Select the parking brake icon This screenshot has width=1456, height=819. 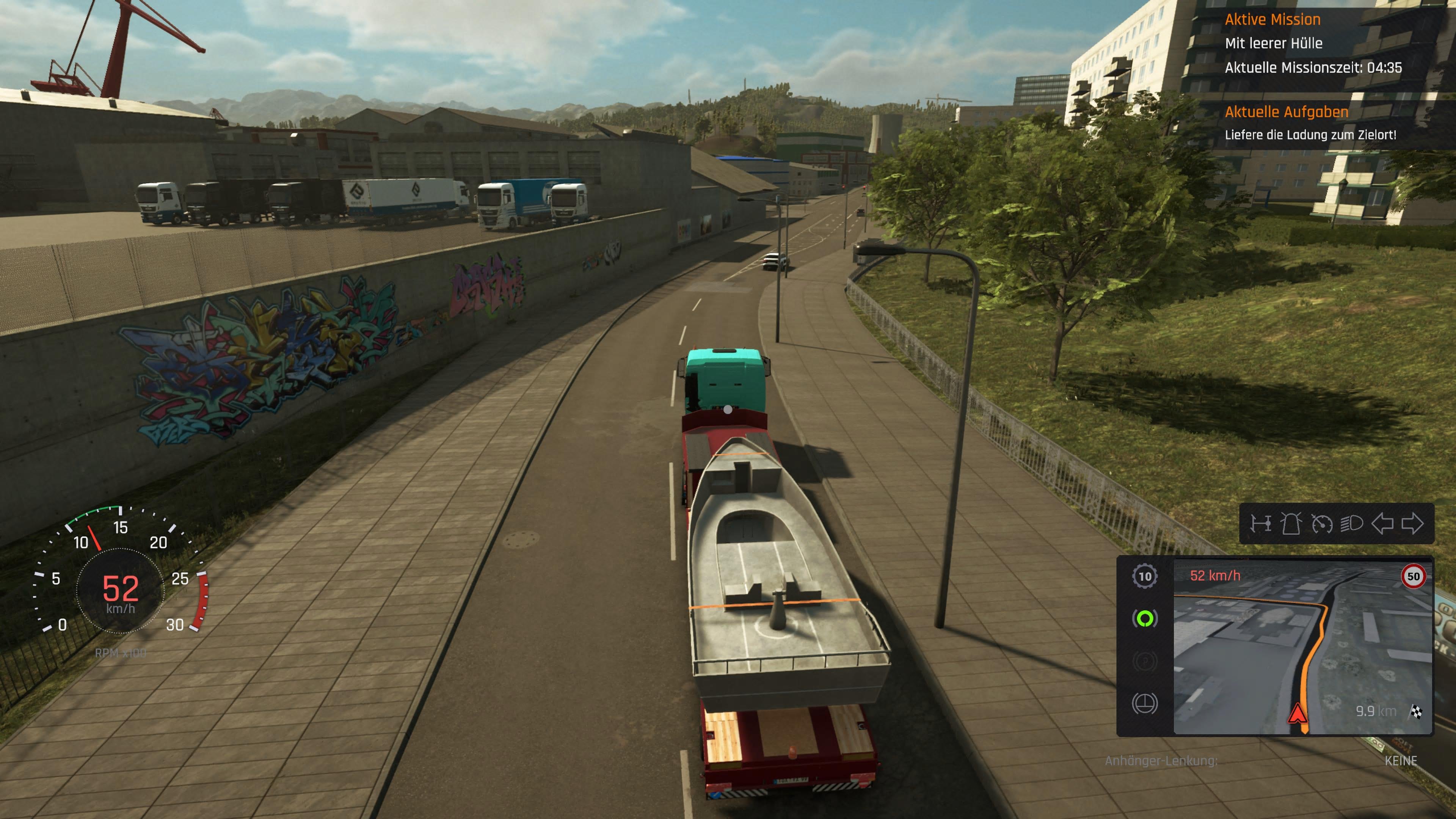(x=1146, y=662)
